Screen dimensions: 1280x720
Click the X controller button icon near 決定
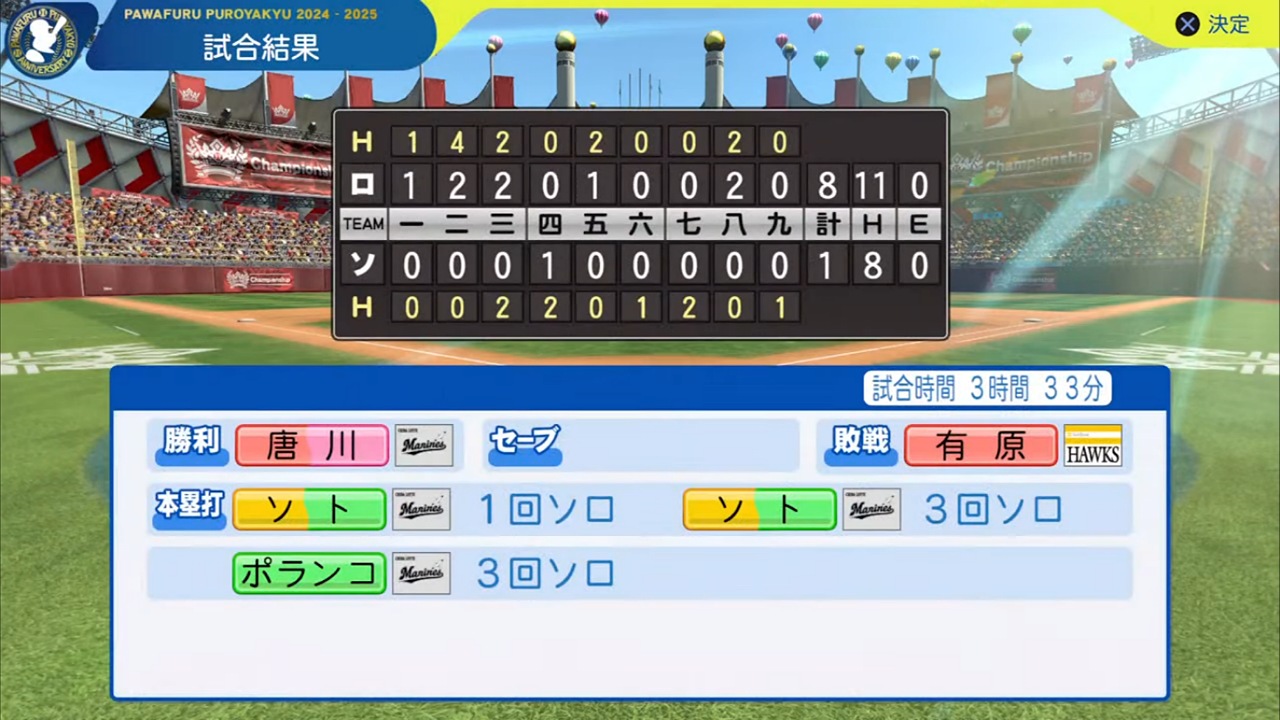pos(1187,25)
